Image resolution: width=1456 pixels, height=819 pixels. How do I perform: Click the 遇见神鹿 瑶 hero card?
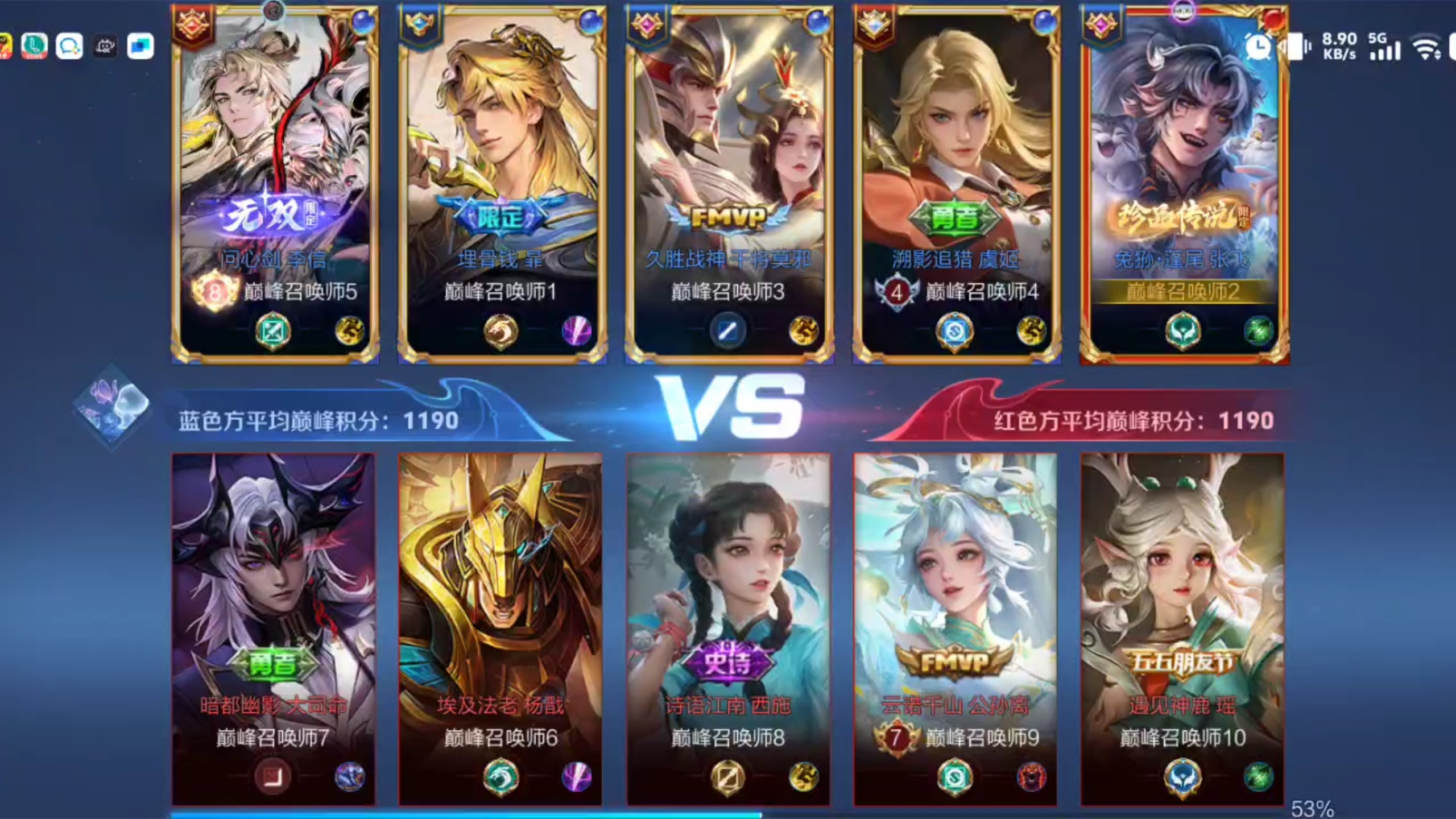pos(1183,628)
